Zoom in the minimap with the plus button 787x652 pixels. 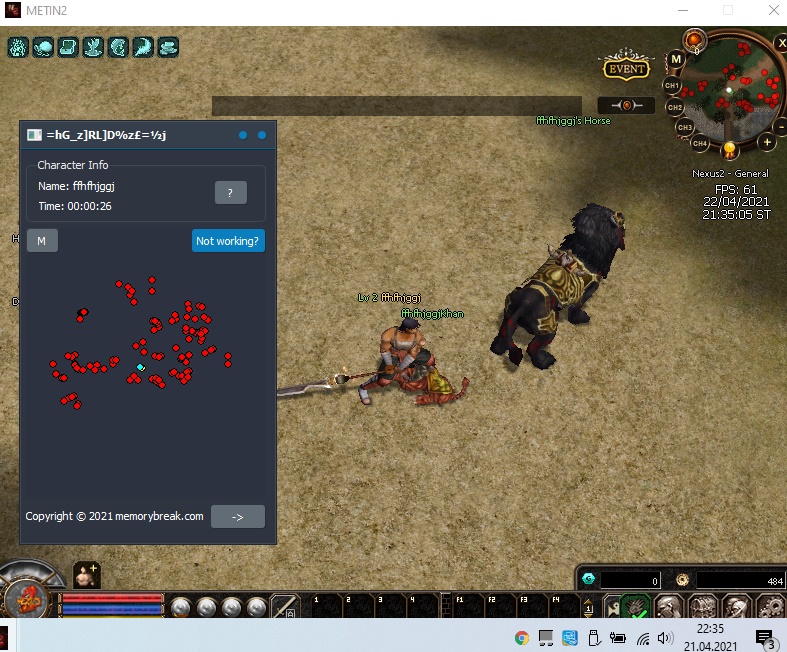point(767,142)
